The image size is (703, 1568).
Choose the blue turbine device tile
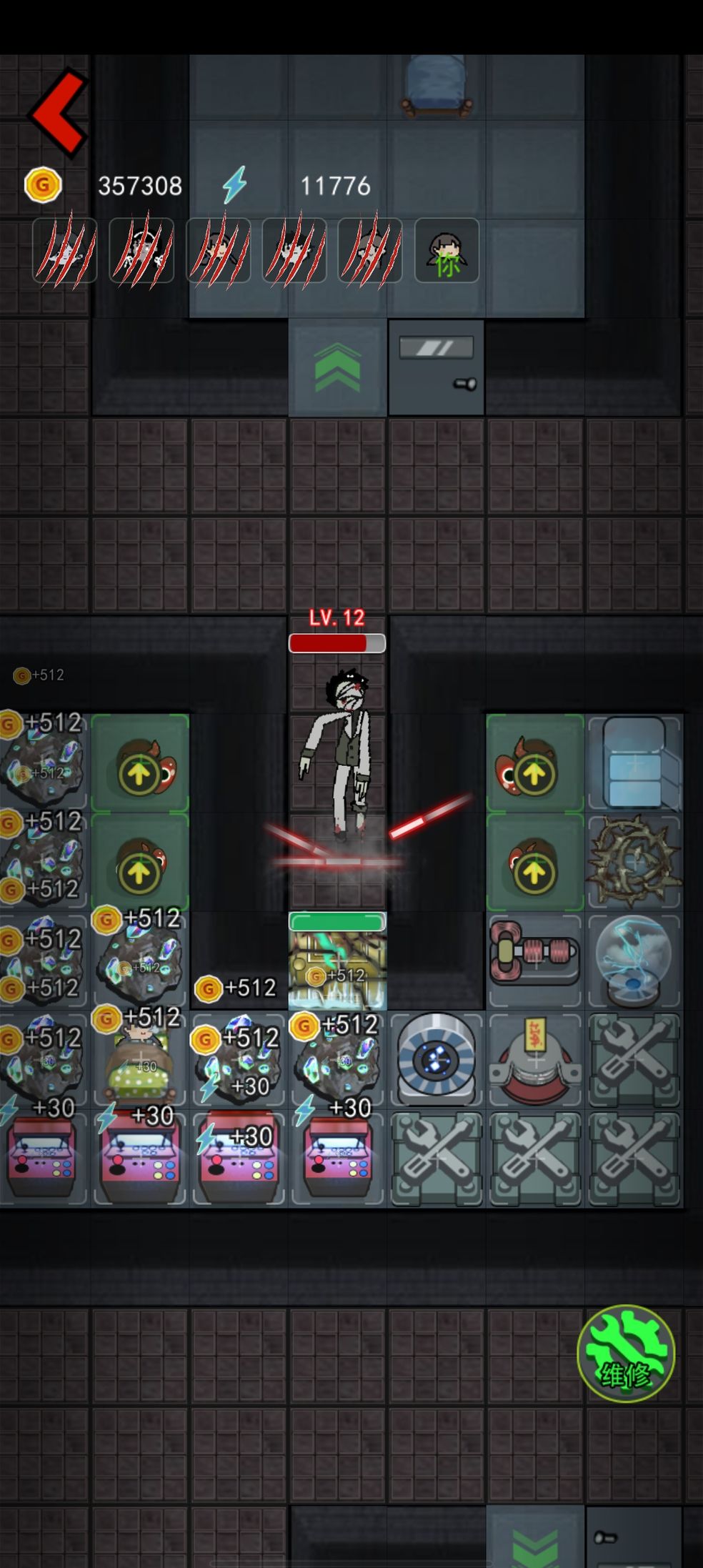(x=436, y=1058)
